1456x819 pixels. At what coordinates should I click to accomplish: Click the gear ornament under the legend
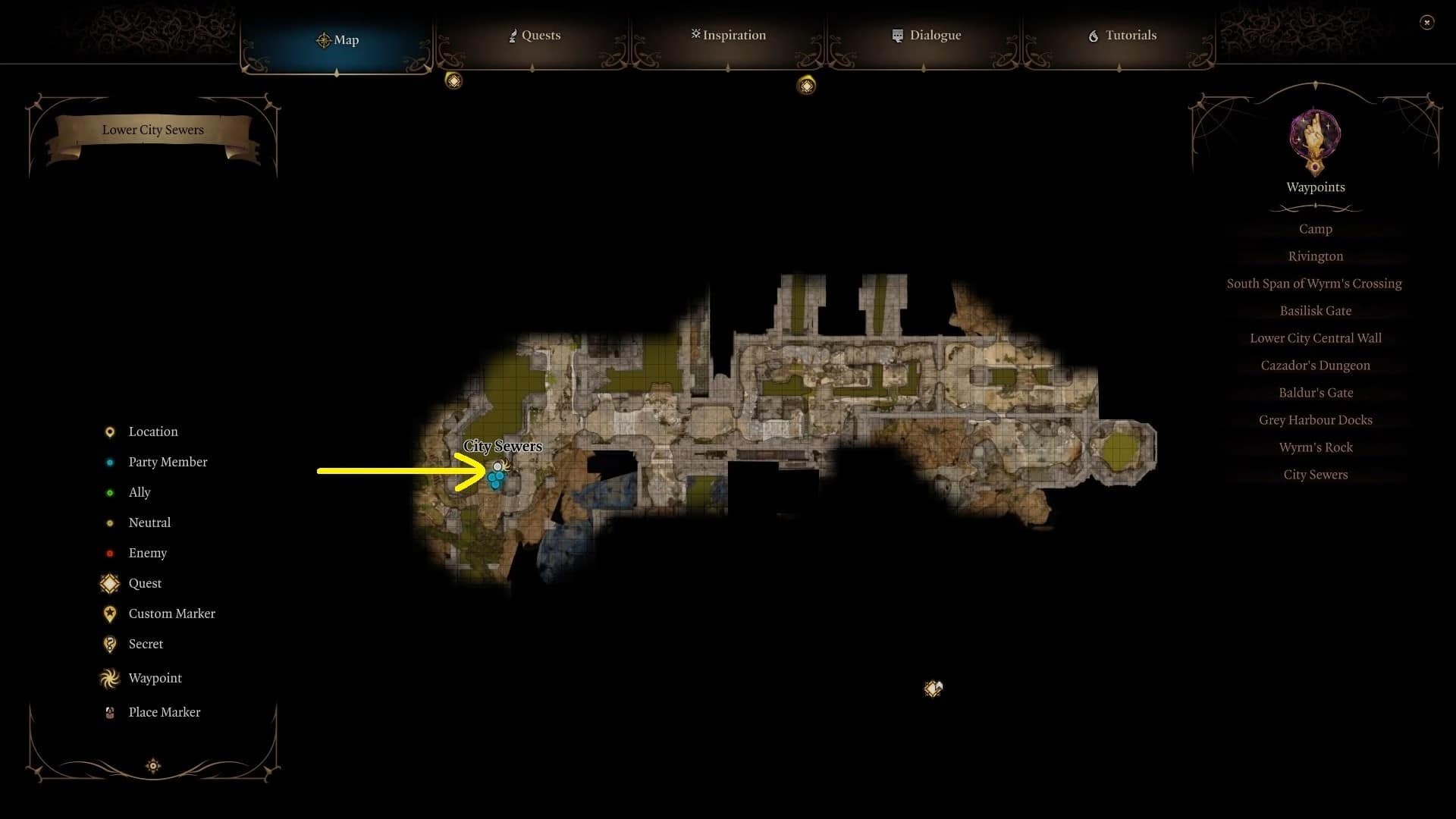[153, 766]
